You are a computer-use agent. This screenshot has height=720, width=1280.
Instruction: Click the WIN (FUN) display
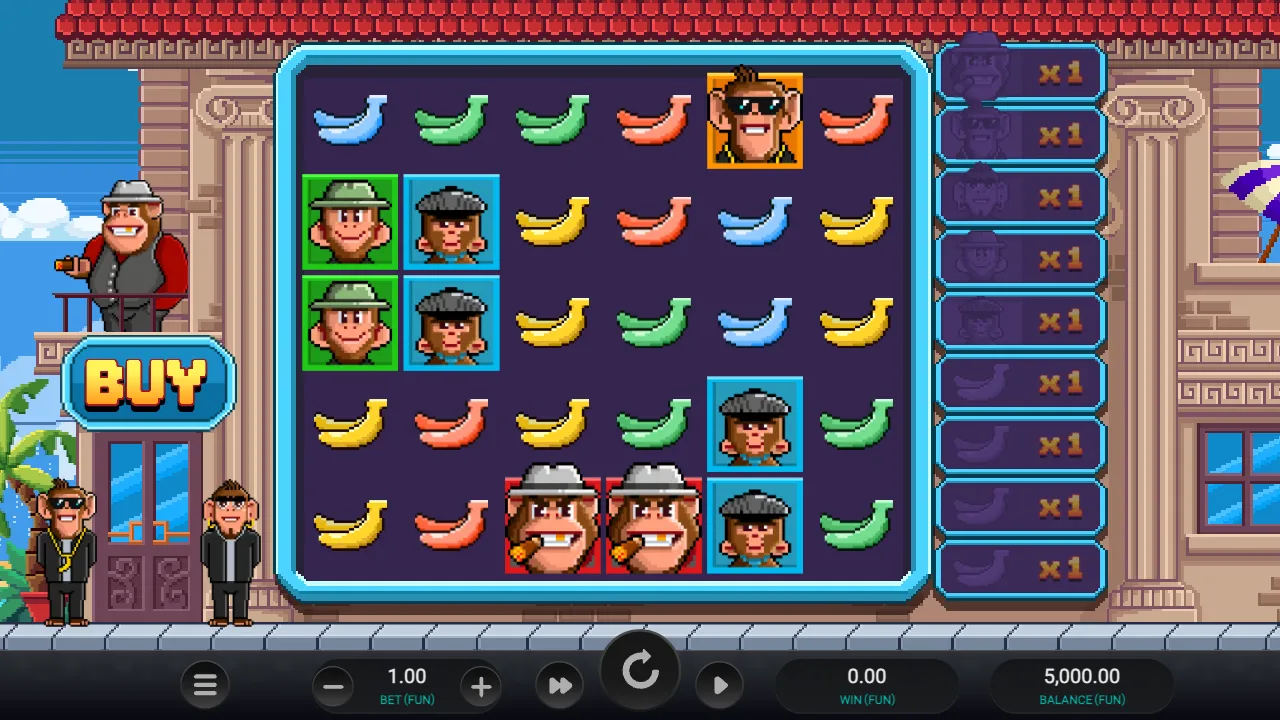click(868, 685)
